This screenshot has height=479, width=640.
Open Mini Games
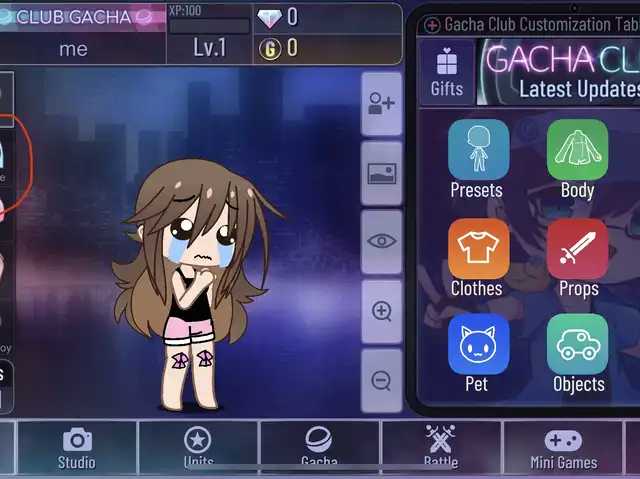pos(563,448)
